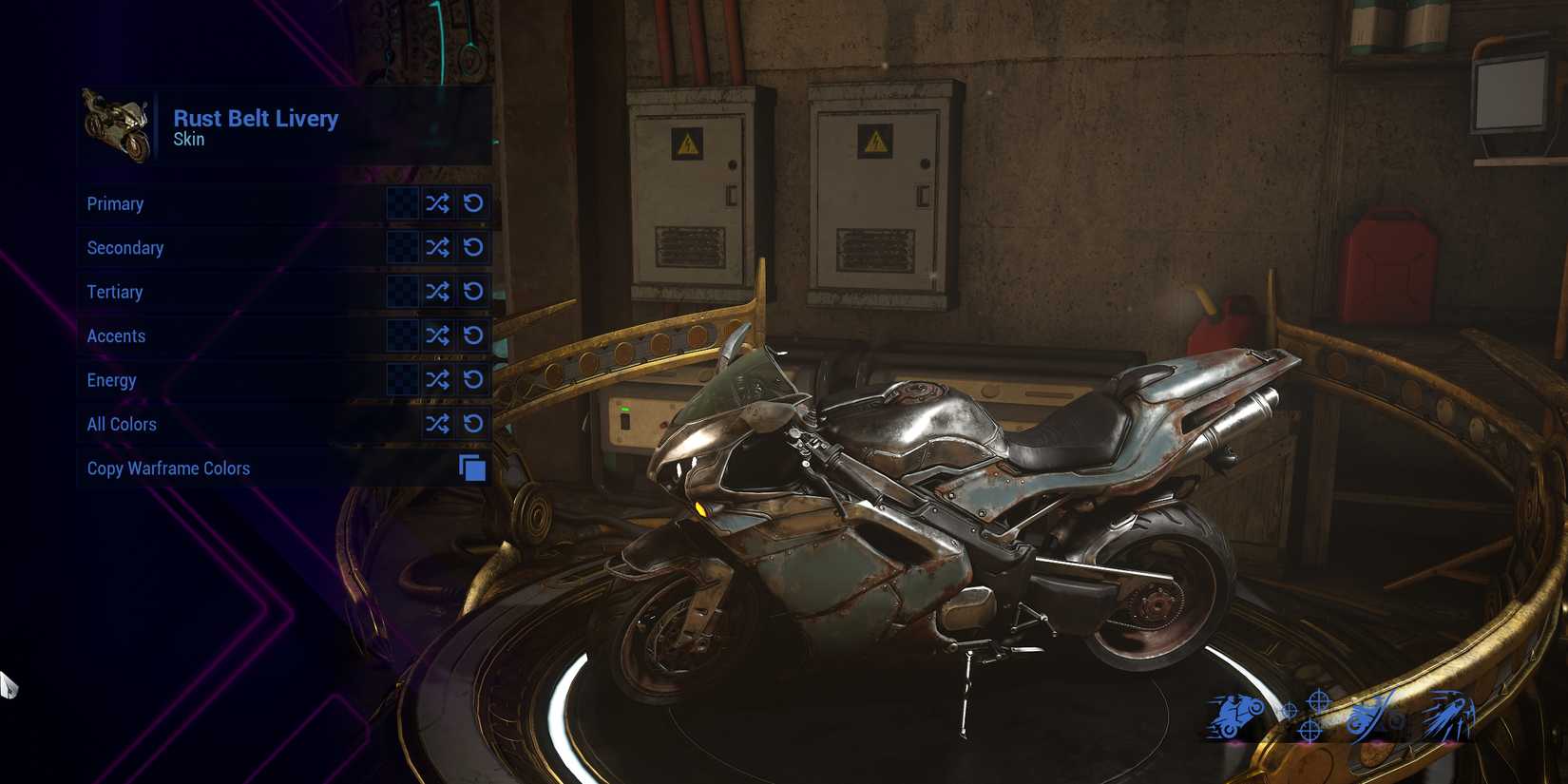1568x784 pixels.
Task: Open the Primary color swatch picker
Action: (x=403, y=203)
